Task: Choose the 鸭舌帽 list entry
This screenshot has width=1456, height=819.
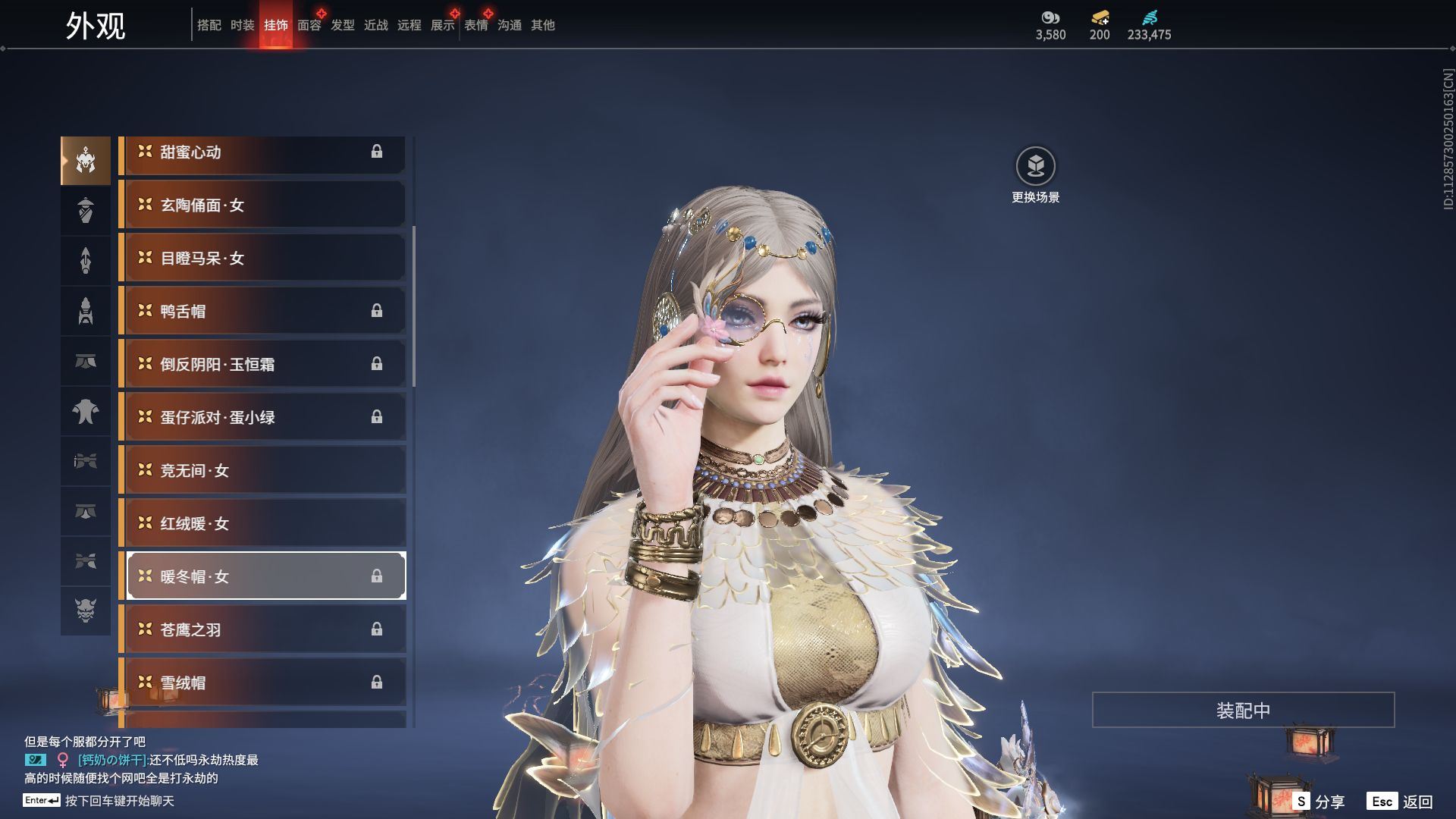Action: point(262,311)
